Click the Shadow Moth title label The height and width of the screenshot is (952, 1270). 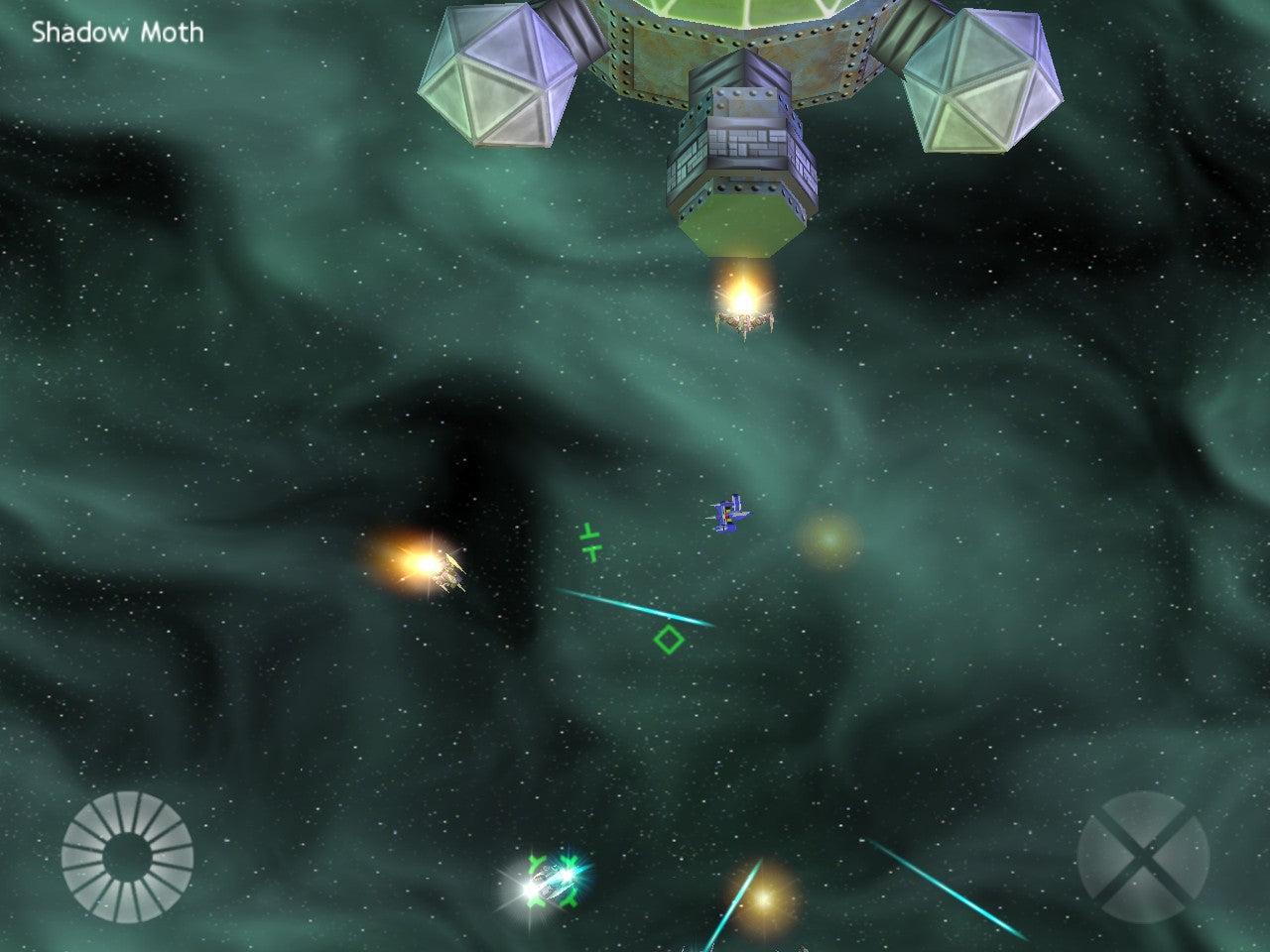pyautogui.click(x=116, y=31)
